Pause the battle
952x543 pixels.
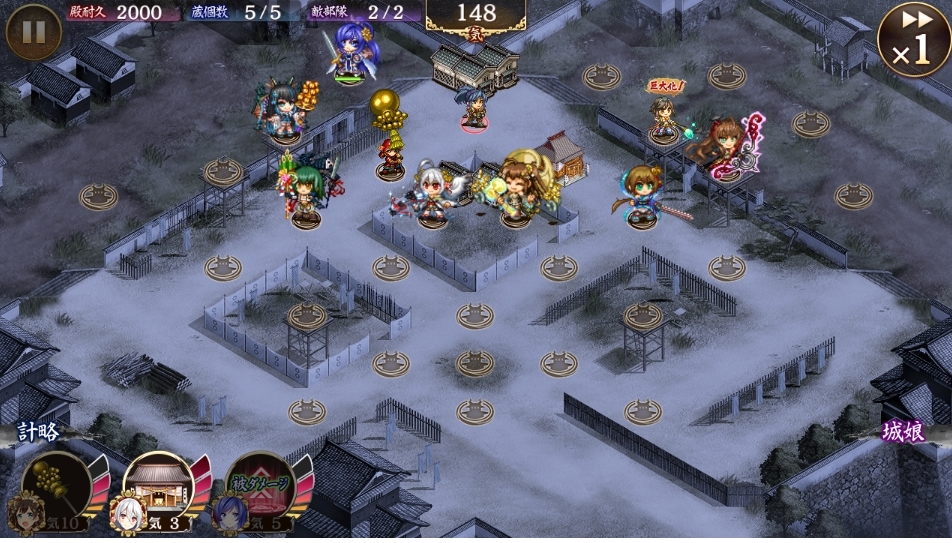[33, 32]
